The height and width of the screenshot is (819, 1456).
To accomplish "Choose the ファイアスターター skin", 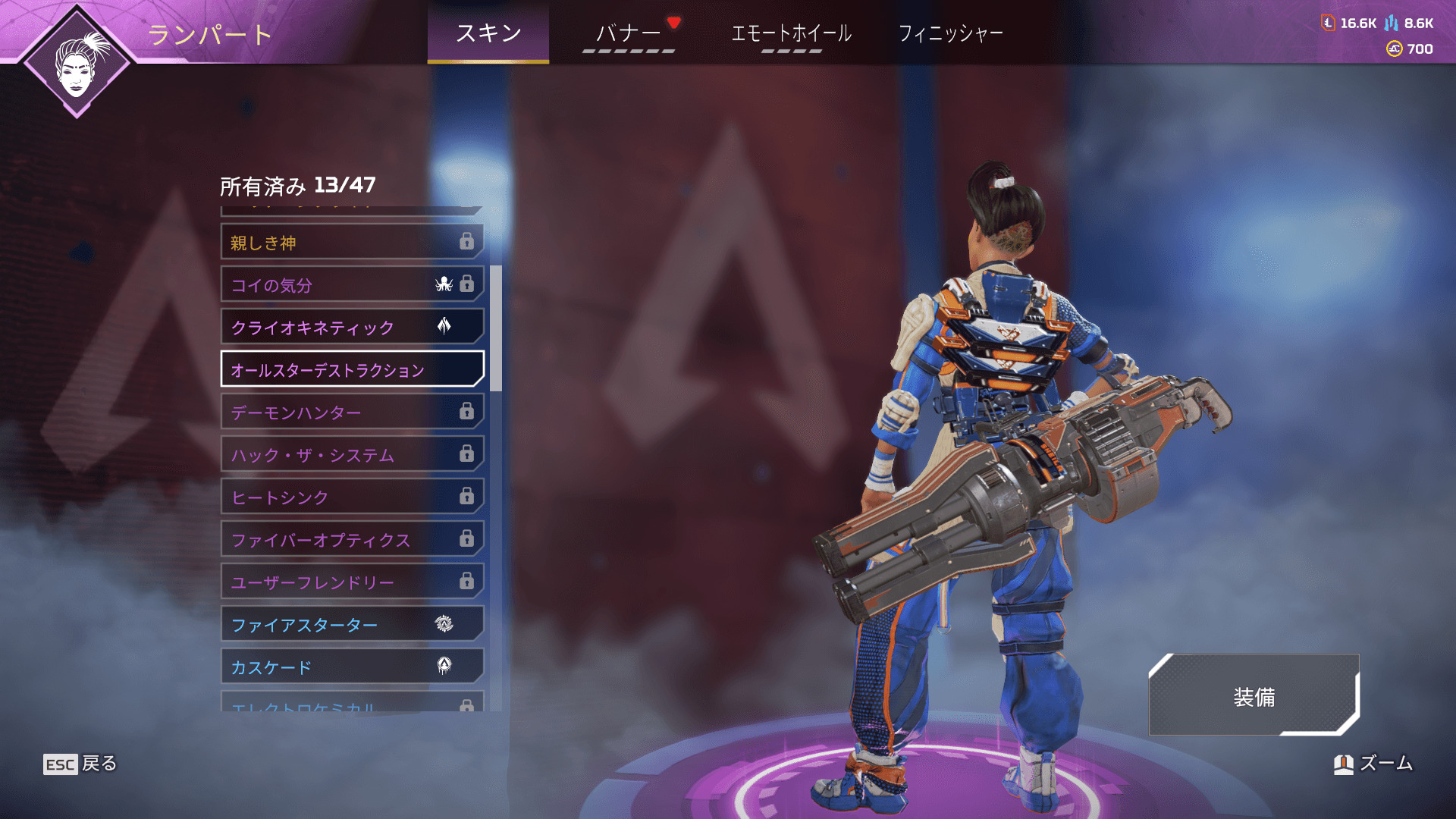I will pyautogui.click(x=352, y=625).
